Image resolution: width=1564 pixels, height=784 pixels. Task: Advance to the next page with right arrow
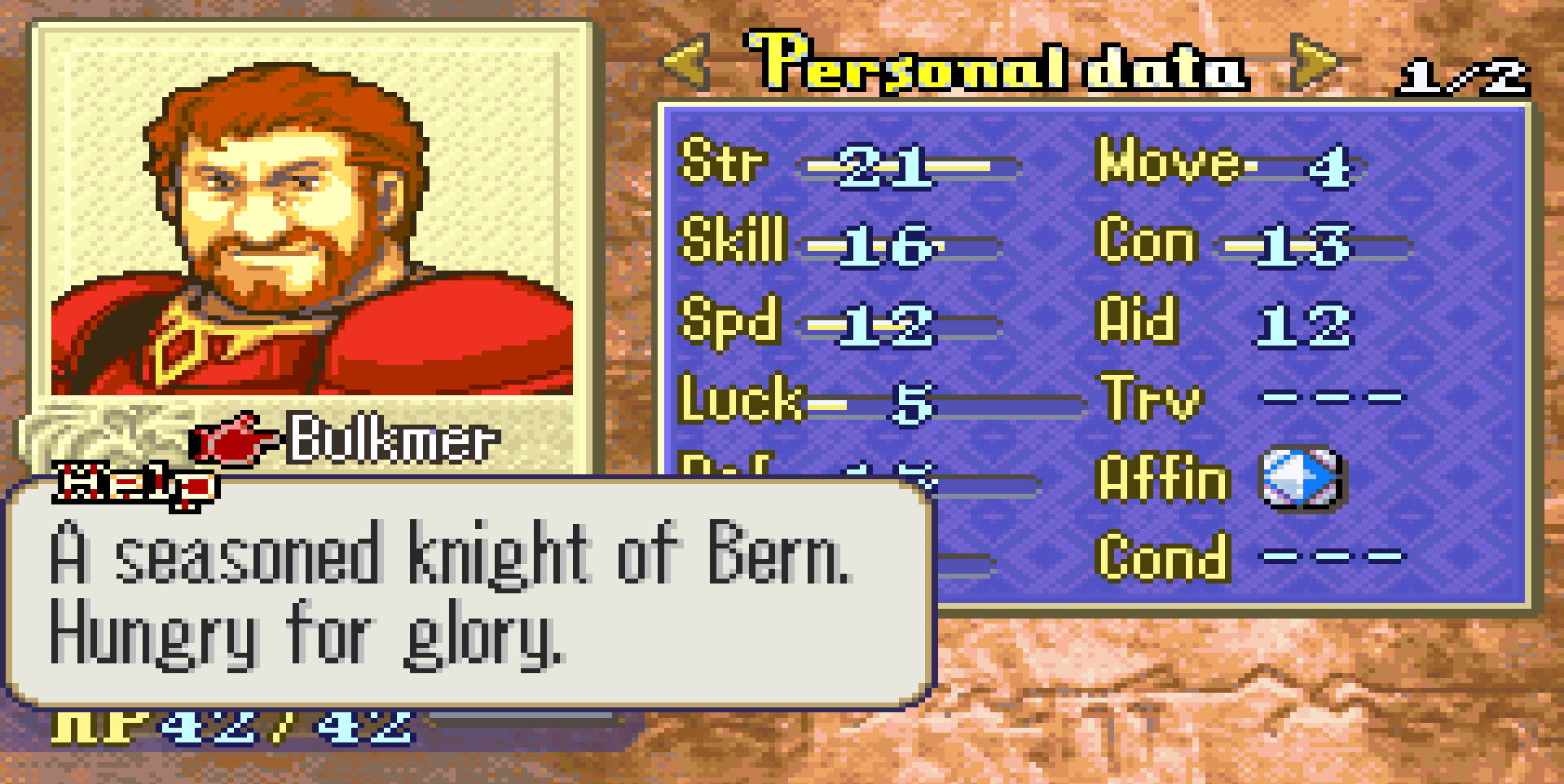(1313, 62)
